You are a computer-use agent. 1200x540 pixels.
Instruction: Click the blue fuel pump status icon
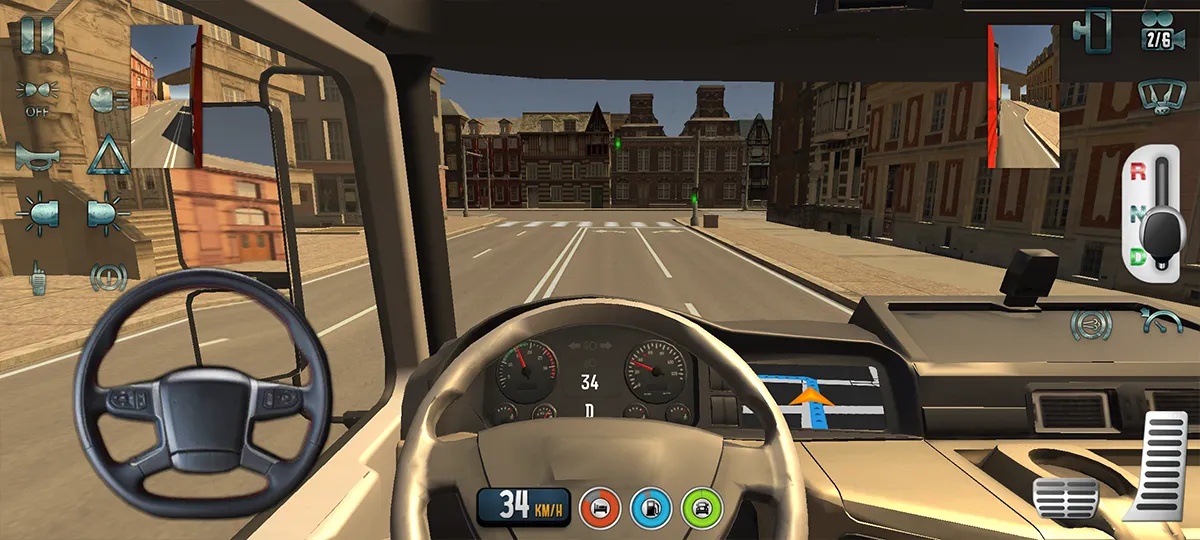coord(651,506)
